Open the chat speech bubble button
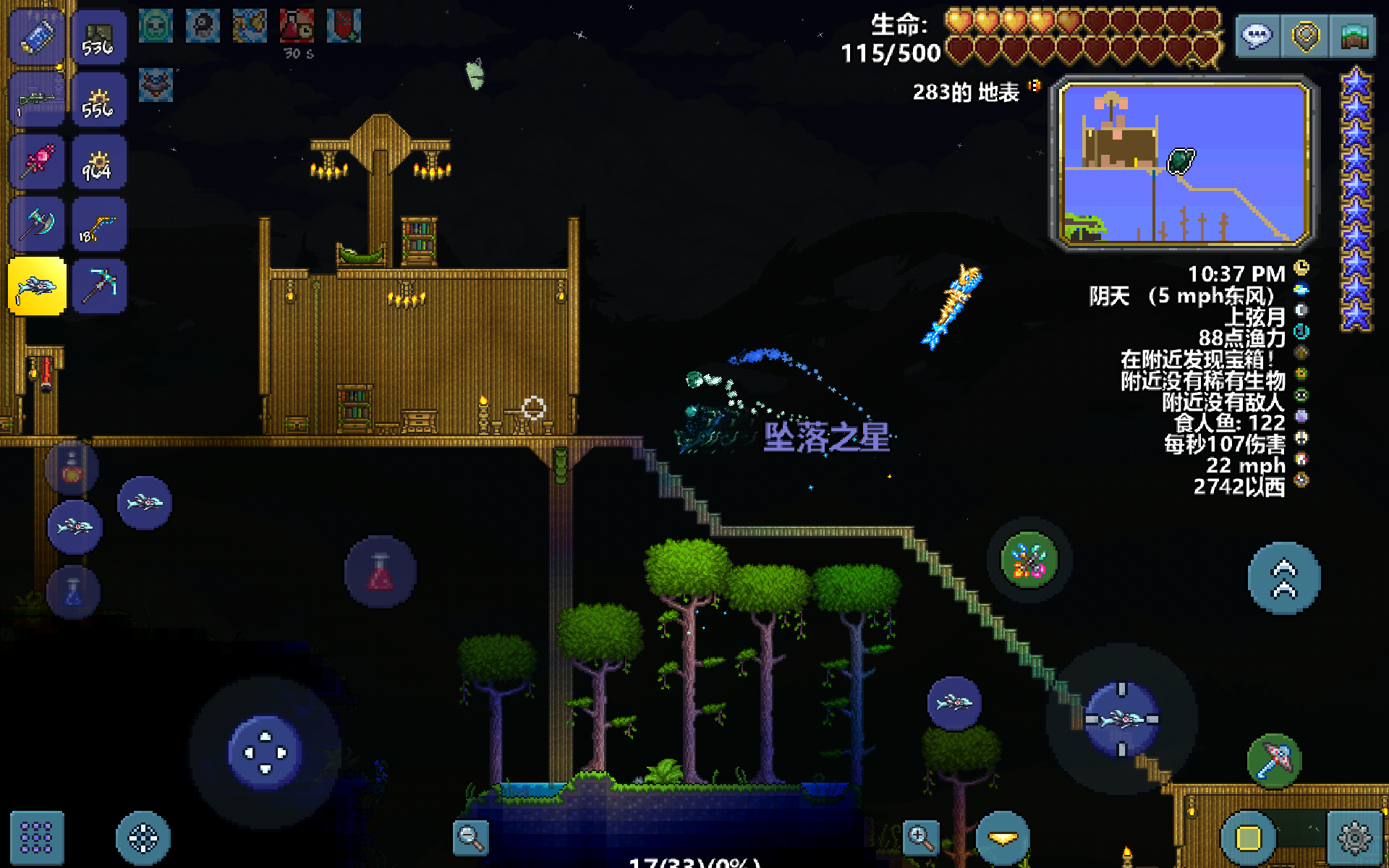 1257,36
